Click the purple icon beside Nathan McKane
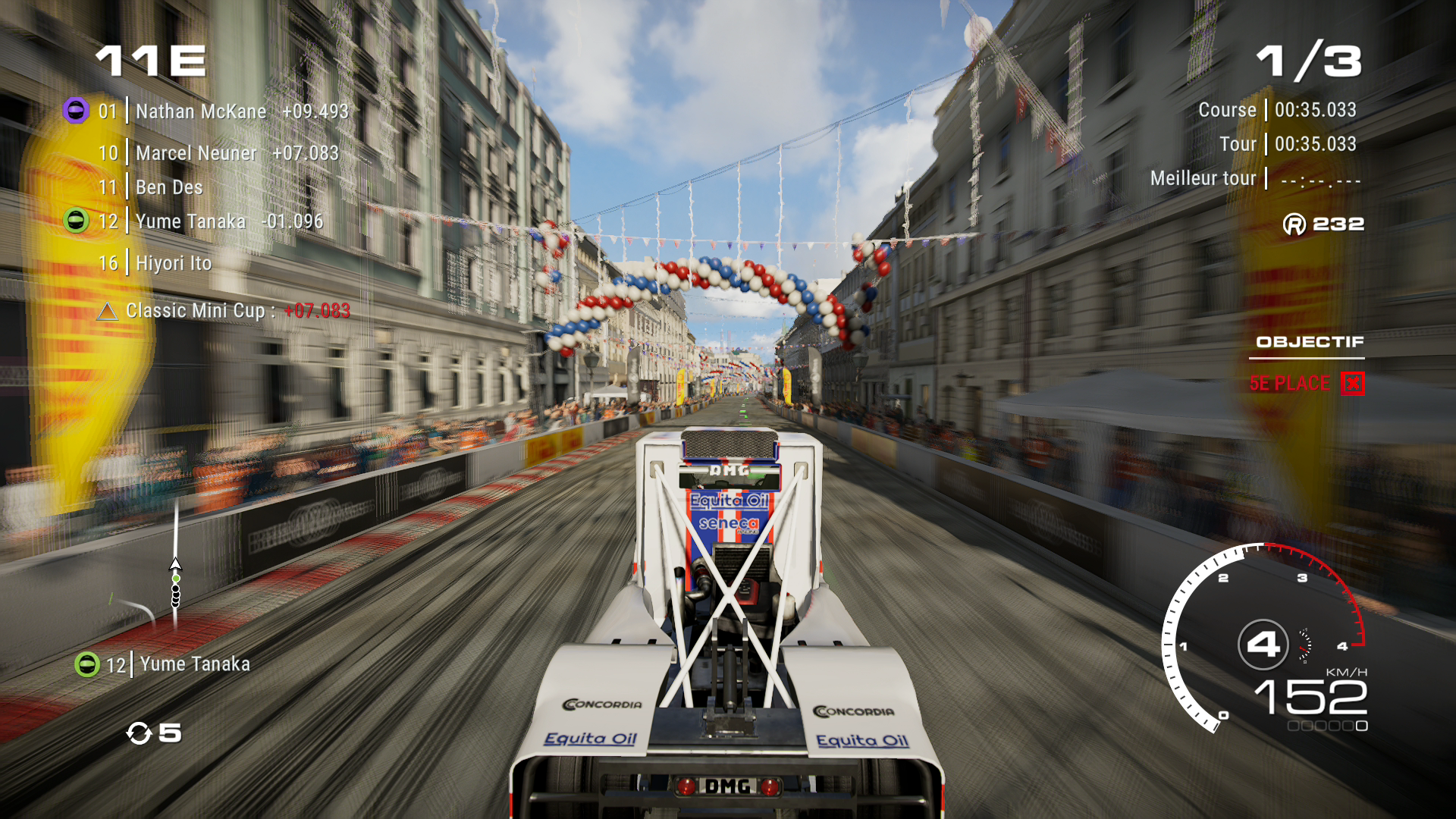 pyautogui.click(x=76, y=111)
